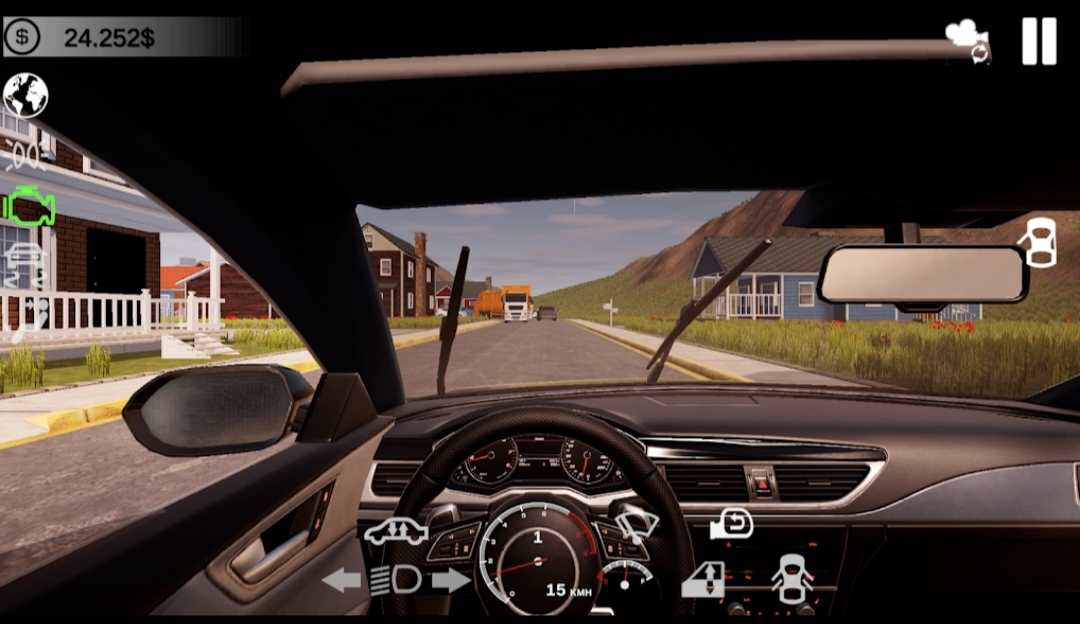Pause the game
1080x624 pixels.
(x=1039, y=42)
